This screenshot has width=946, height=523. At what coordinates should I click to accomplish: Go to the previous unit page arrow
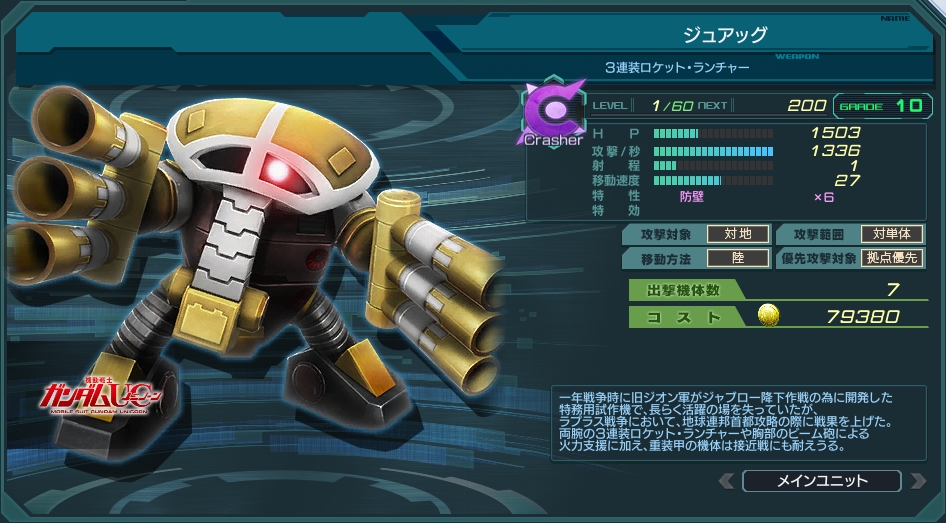(727, 481)
